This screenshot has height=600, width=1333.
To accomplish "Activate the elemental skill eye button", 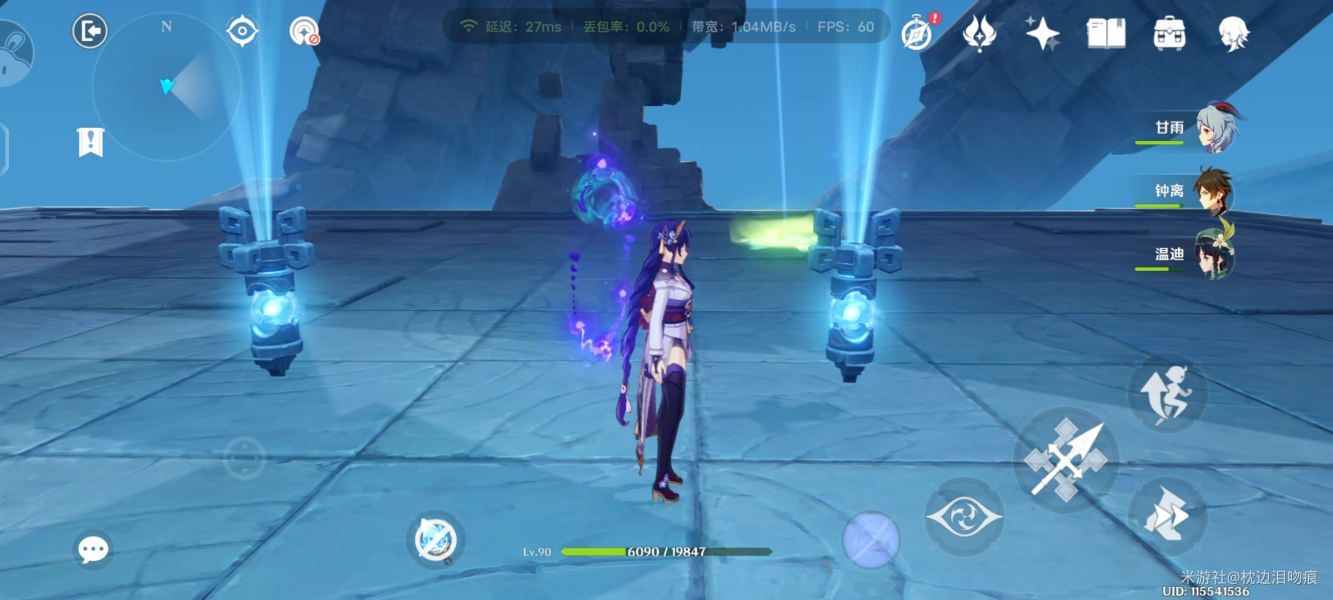I will coord(963,516).
